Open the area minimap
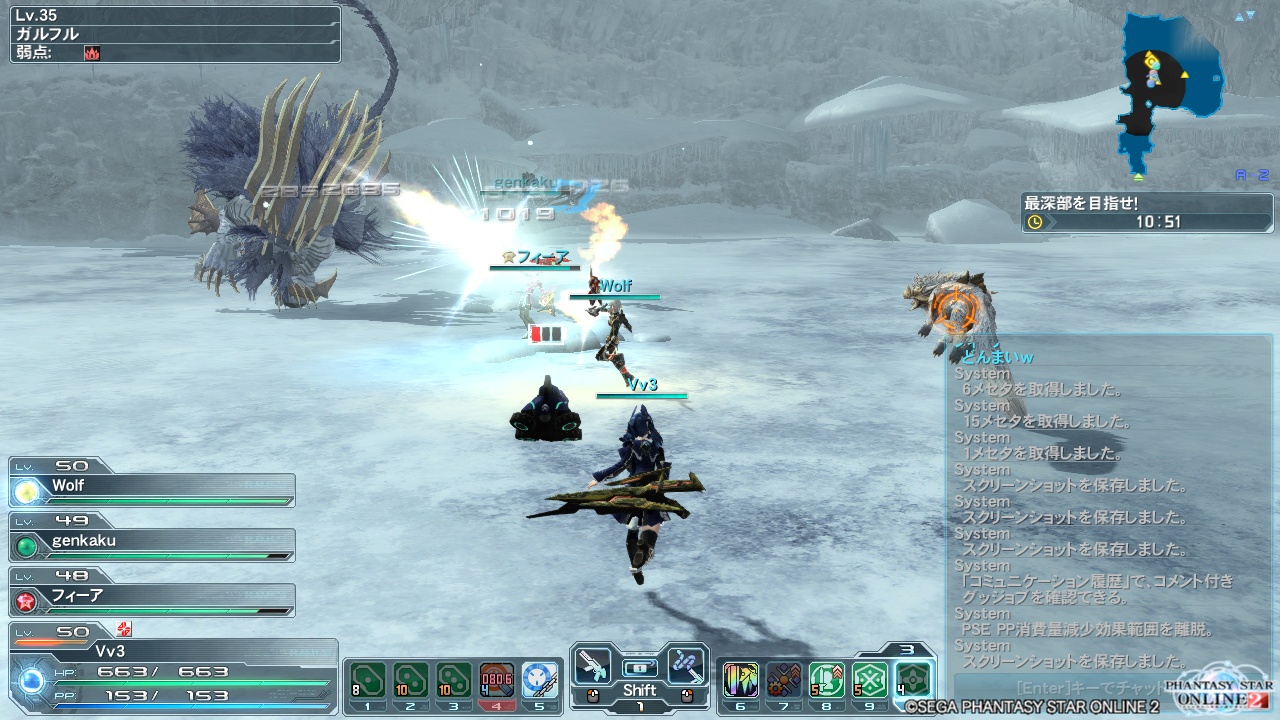This screenshot has width=1280, height=720. coord(1172,90)
